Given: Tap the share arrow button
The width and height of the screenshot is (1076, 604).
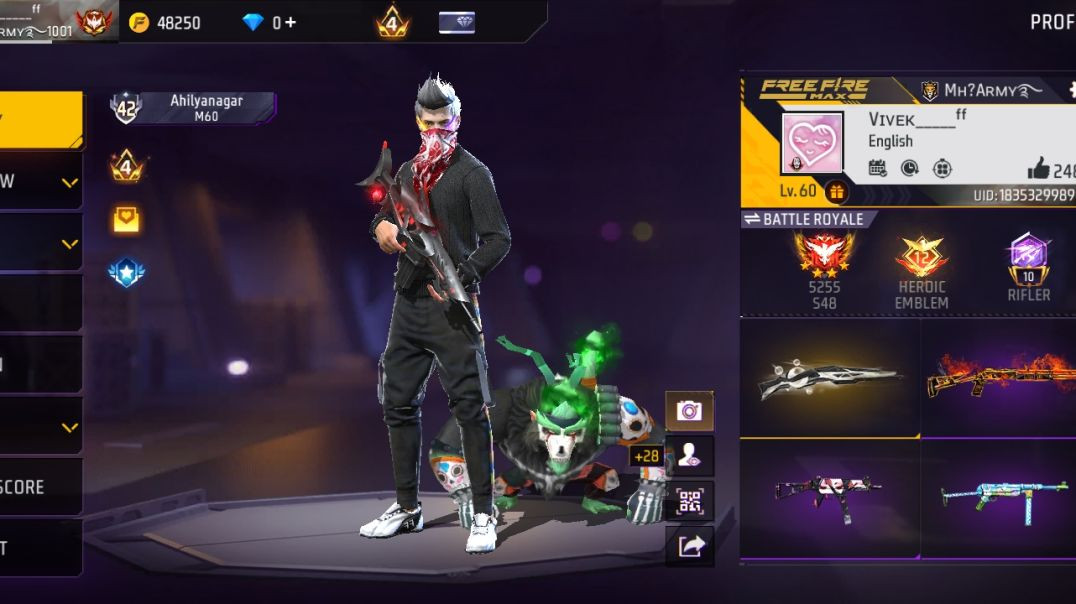Looking at the screenshot, I should [x=689, y=546].
